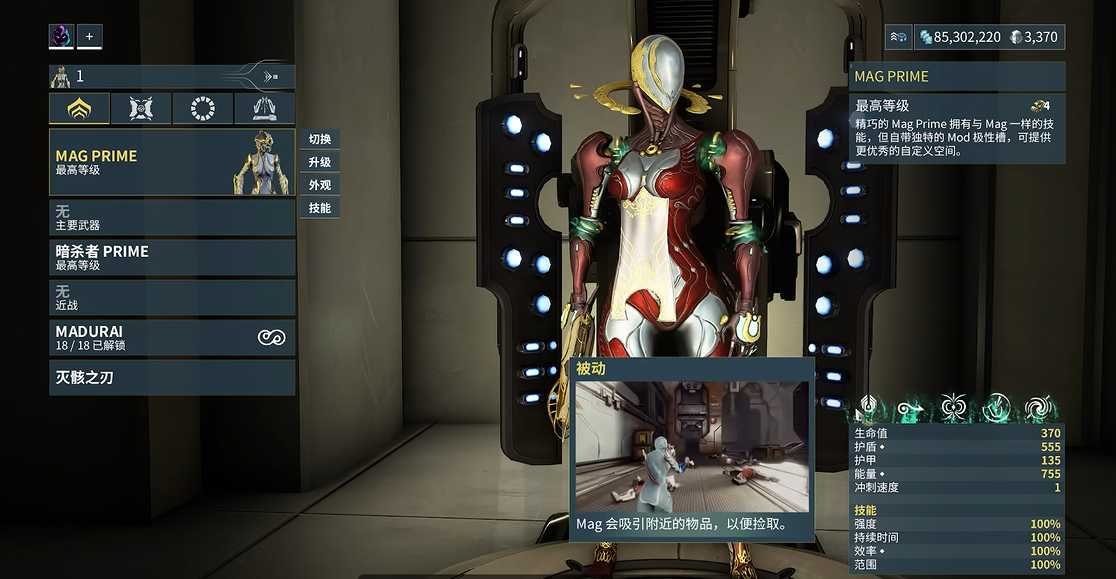Select the swirling vortex Crush ability icon
This screenshot has width=1116, height=579.
(x=1041, y=407)
